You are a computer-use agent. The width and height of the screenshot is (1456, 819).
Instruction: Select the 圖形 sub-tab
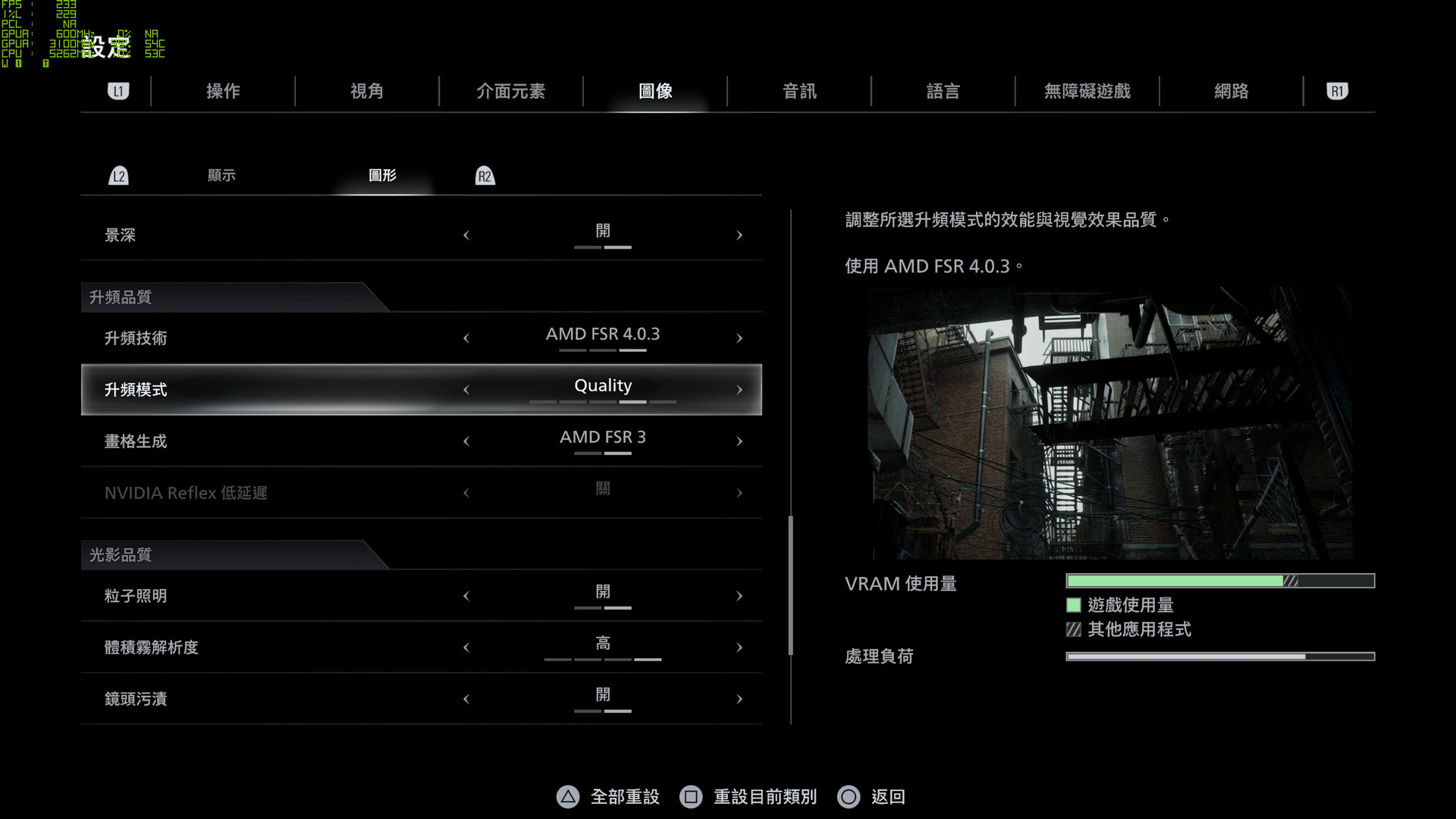(382, 176)
